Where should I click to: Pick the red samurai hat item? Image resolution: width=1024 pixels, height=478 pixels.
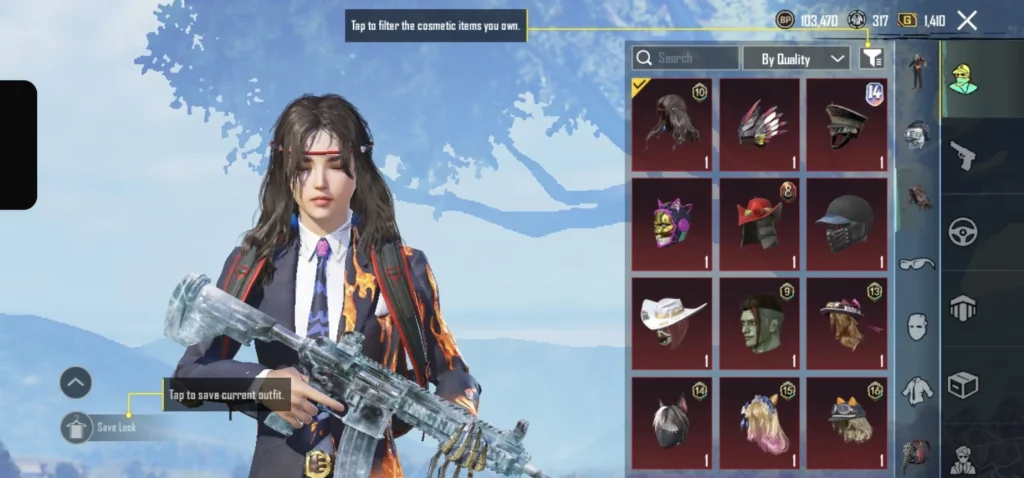(759, 224)
